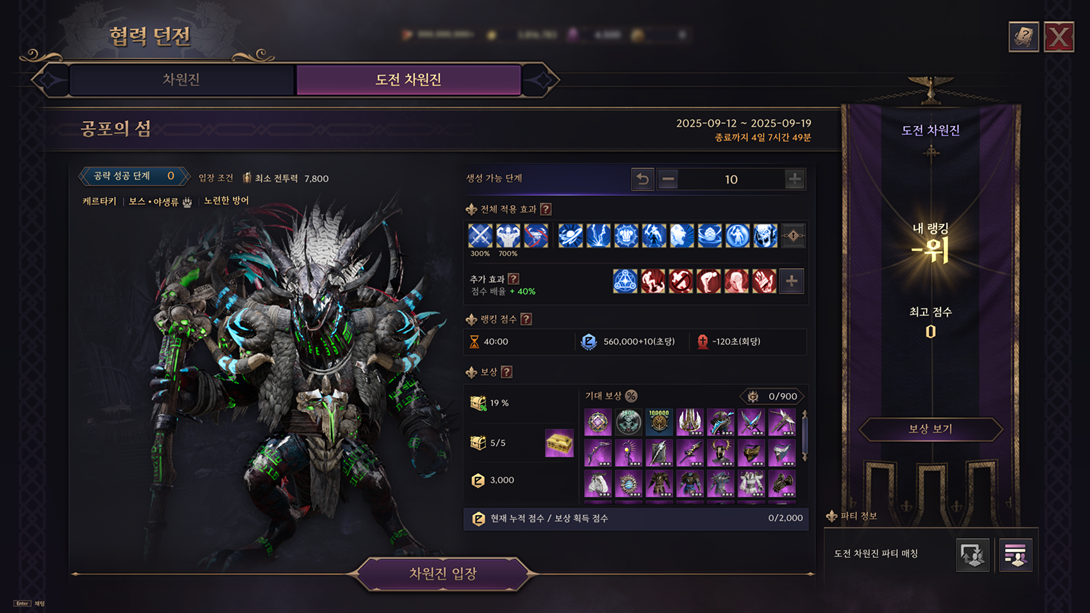Select the 도전 차원진 tab
This screenshot has height=613, width=1090.
408,80
